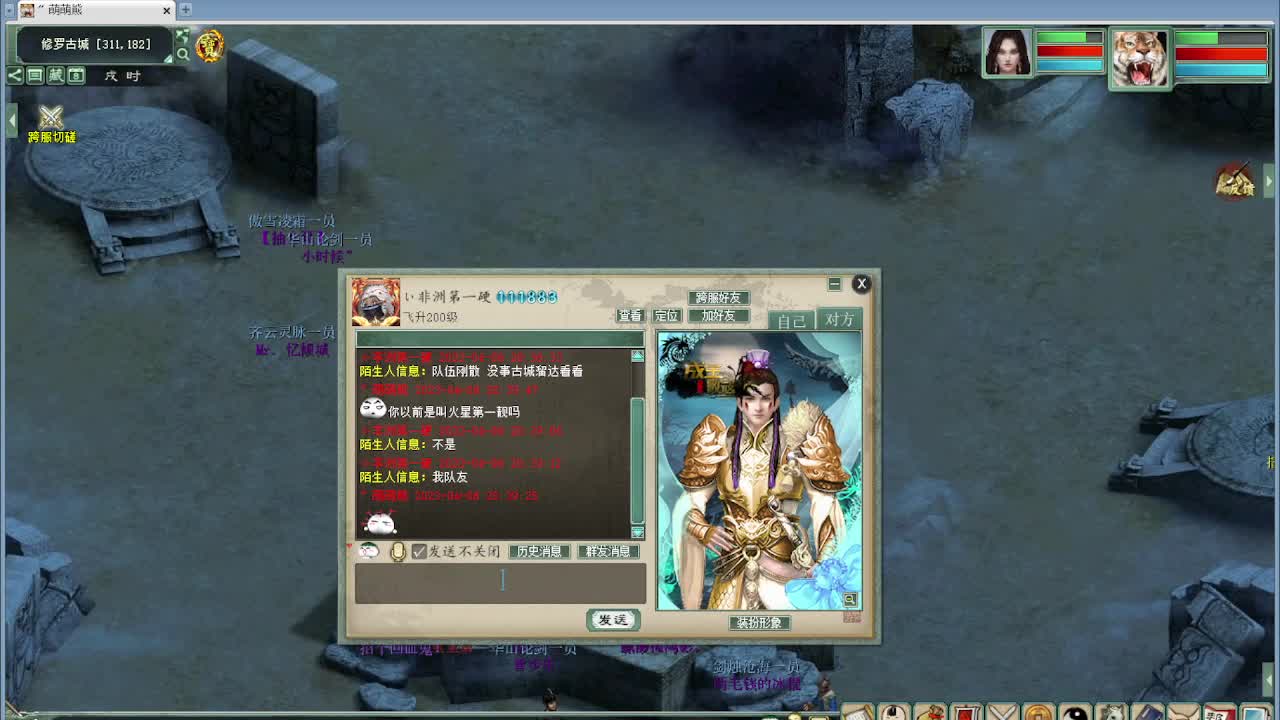Click the 藏 icon in top toolbar
The image size is (1280, 720).
click(x=56, y=75)
